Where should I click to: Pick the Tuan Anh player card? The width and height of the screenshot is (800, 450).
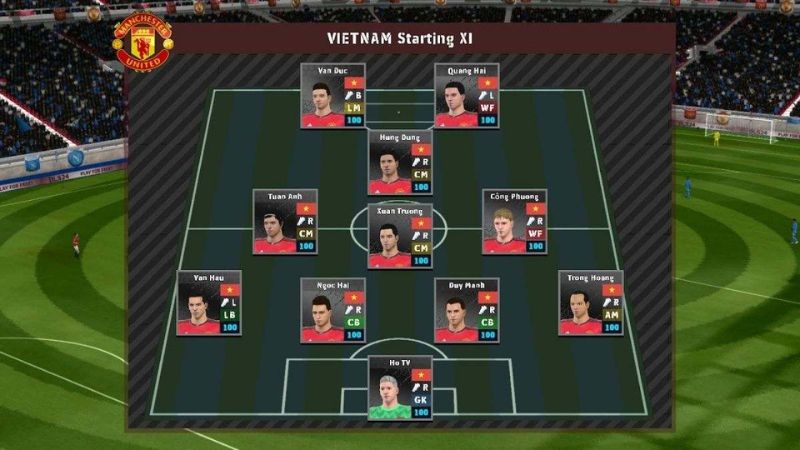click(x=285, y=222)
